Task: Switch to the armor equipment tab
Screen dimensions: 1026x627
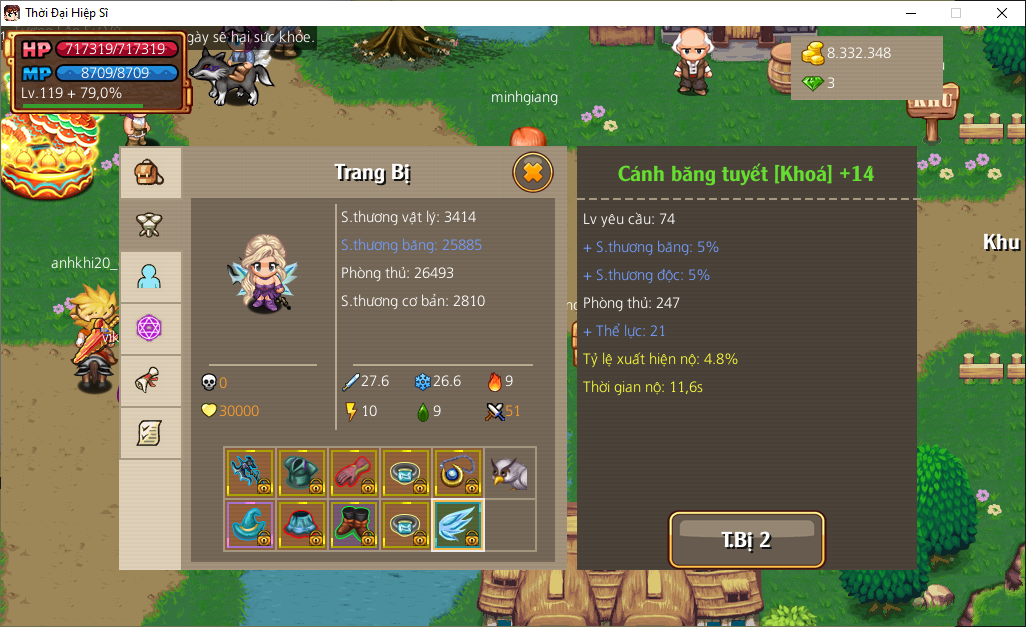Action: pos(150,225)
